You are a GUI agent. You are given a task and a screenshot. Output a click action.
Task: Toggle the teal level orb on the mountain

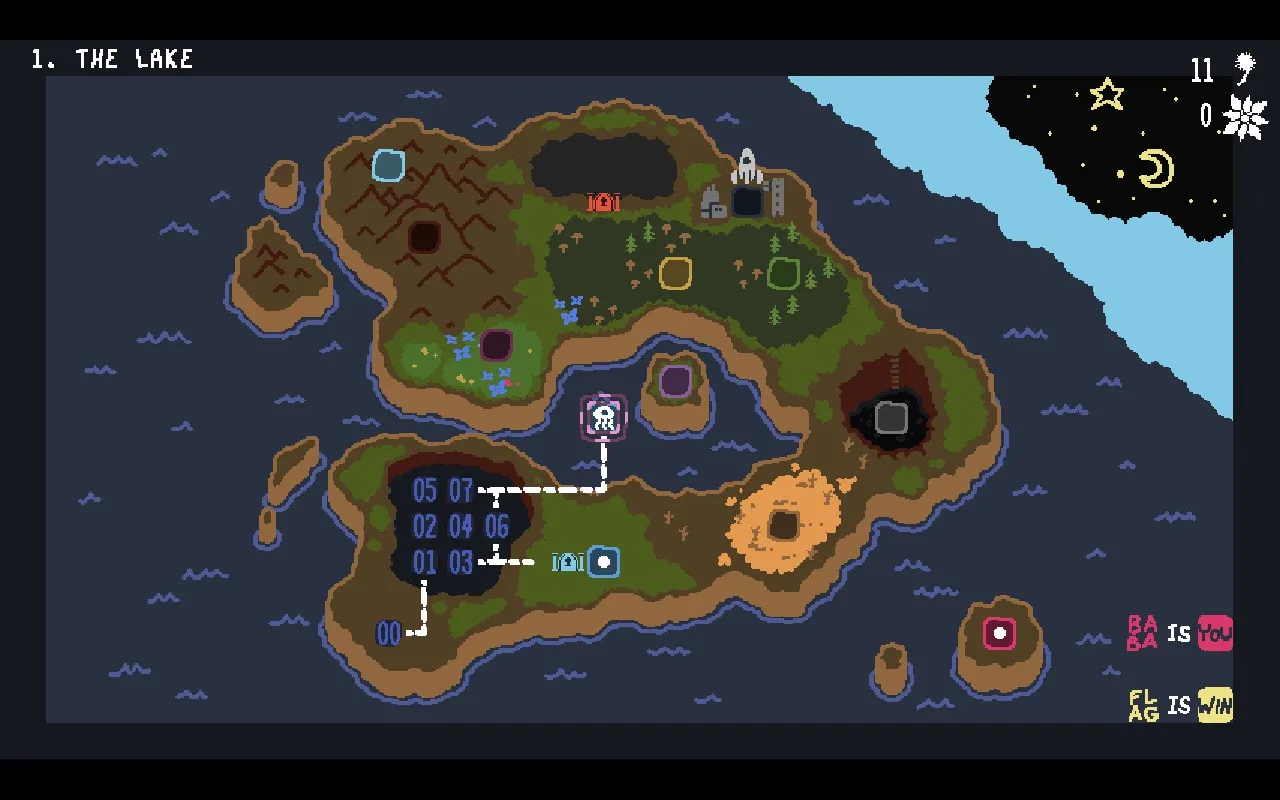pyautogui.click(x=388, y=165)
